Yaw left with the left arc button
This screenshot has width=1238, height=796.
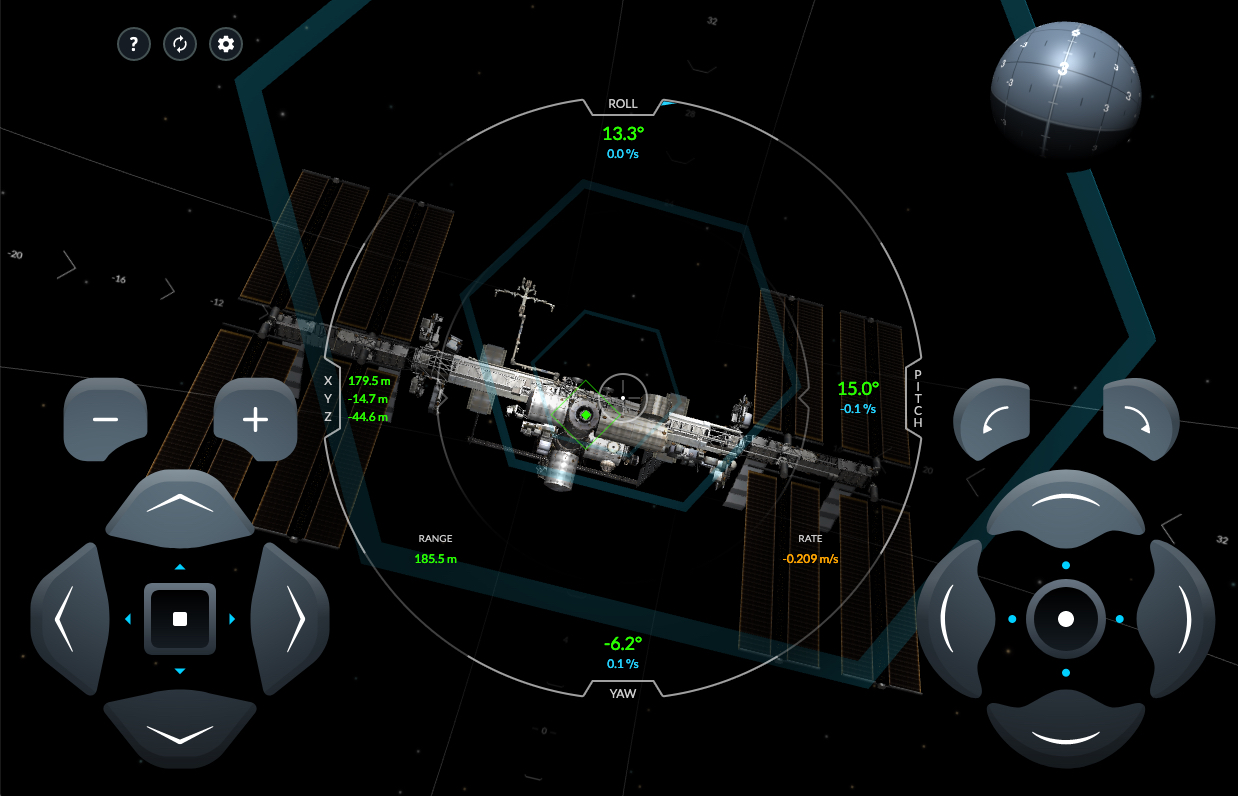click(x=953, y=619)
